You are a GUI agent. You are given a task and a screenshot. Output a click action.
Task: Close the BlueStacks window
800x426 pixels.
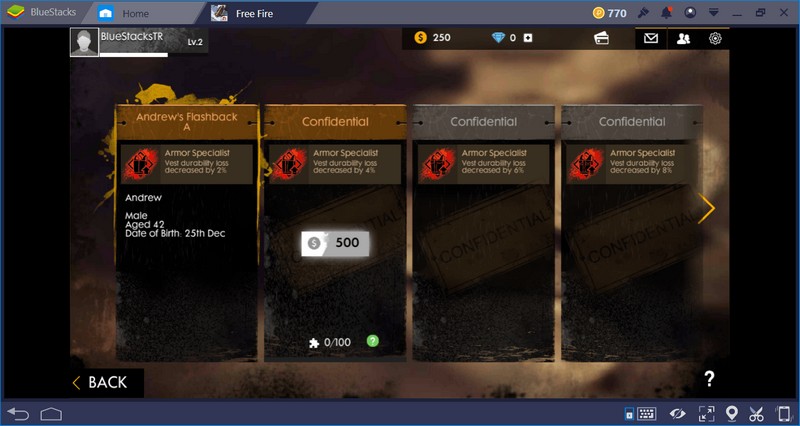tap(783, 13)
